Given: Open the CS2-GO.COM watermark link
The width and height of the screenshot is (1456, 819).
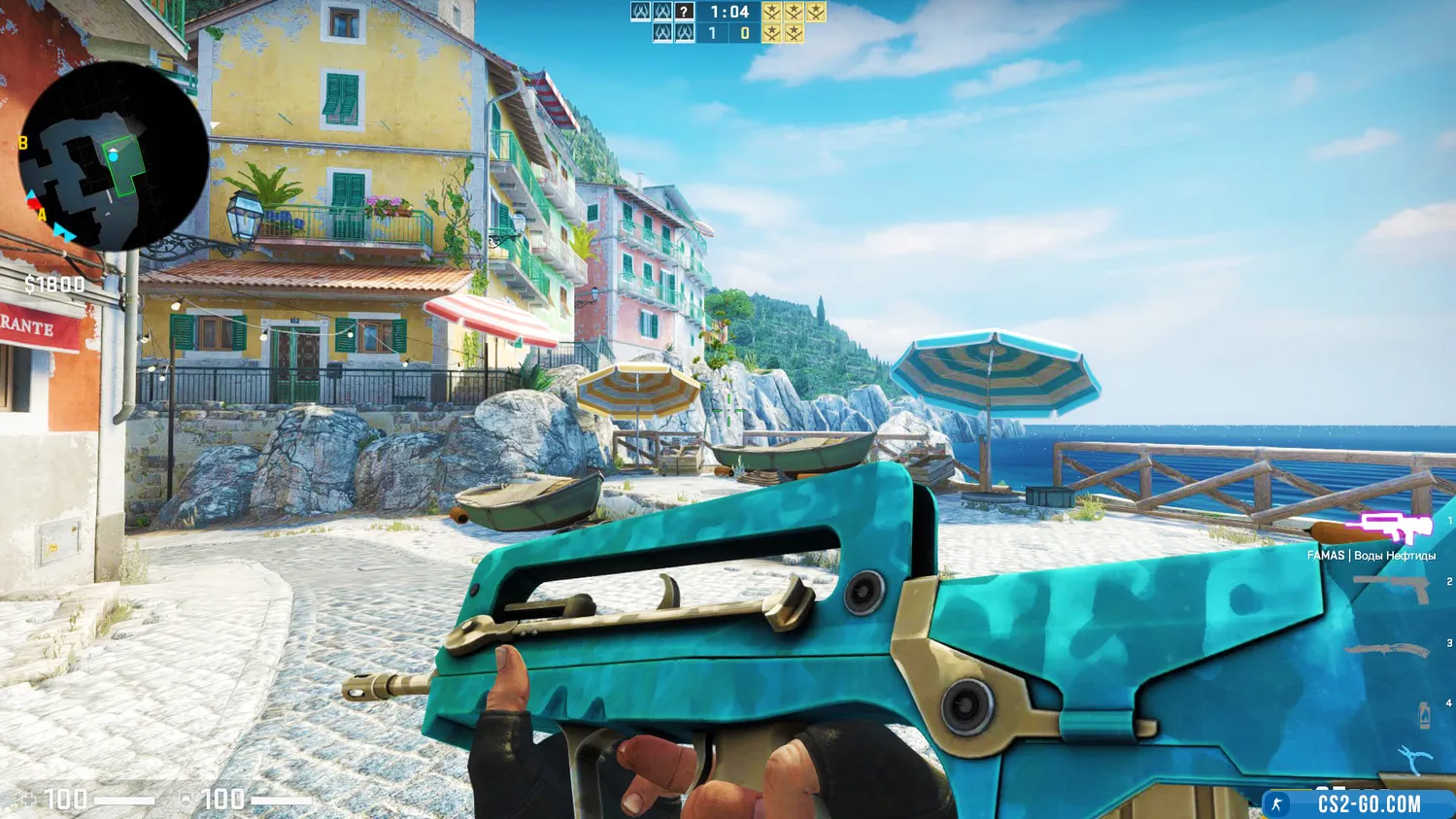Looking at the screenshot, I should pos(1368,803).
